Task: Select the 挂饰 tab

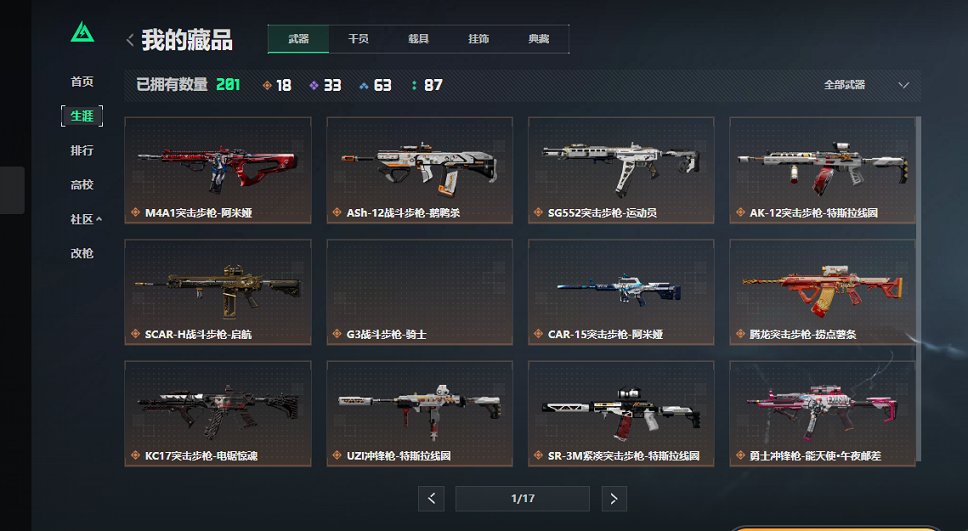Action: coord(478,39)
